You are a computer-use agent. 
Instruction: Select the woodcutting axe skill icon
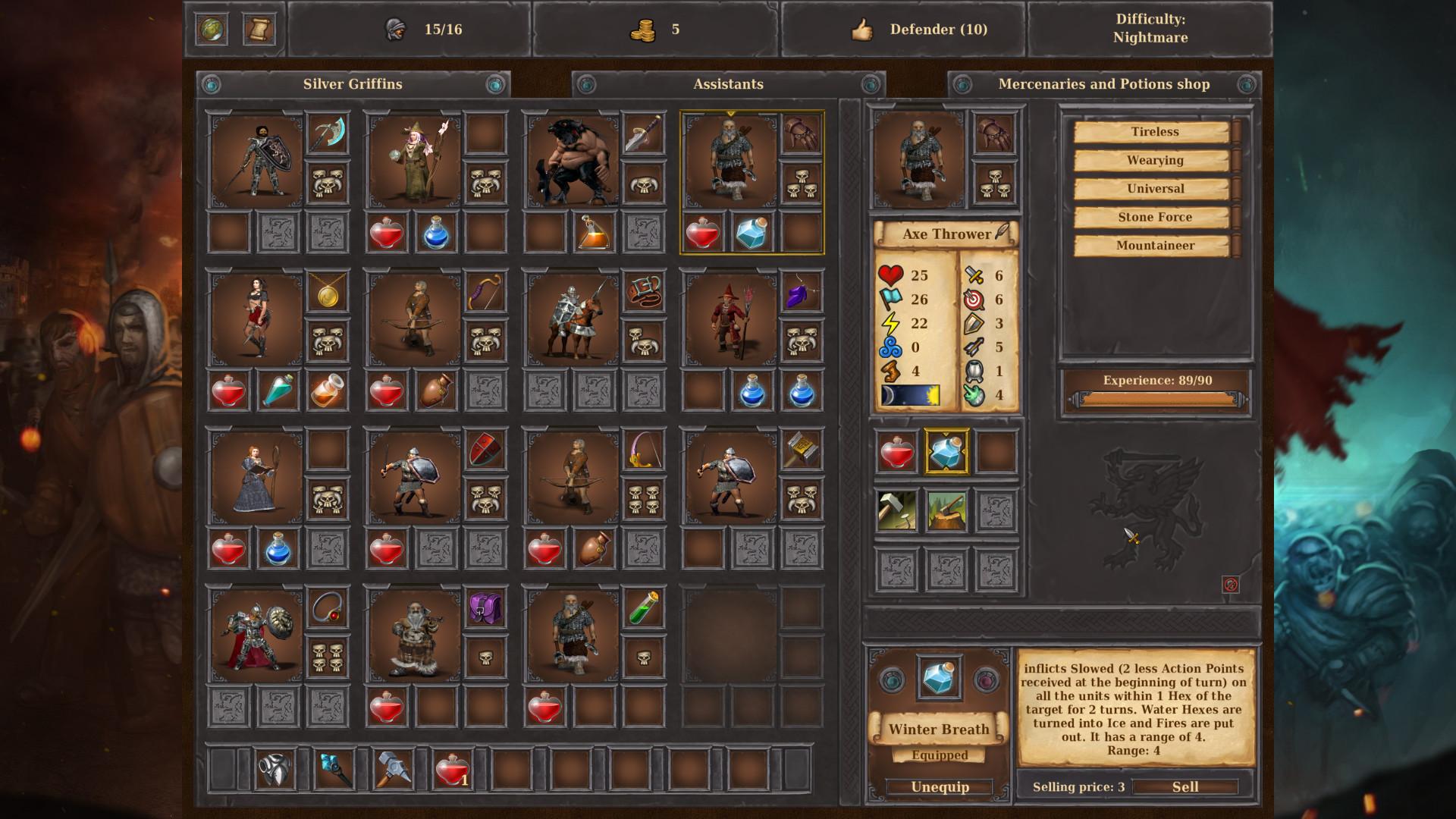(x=946, y=509)
